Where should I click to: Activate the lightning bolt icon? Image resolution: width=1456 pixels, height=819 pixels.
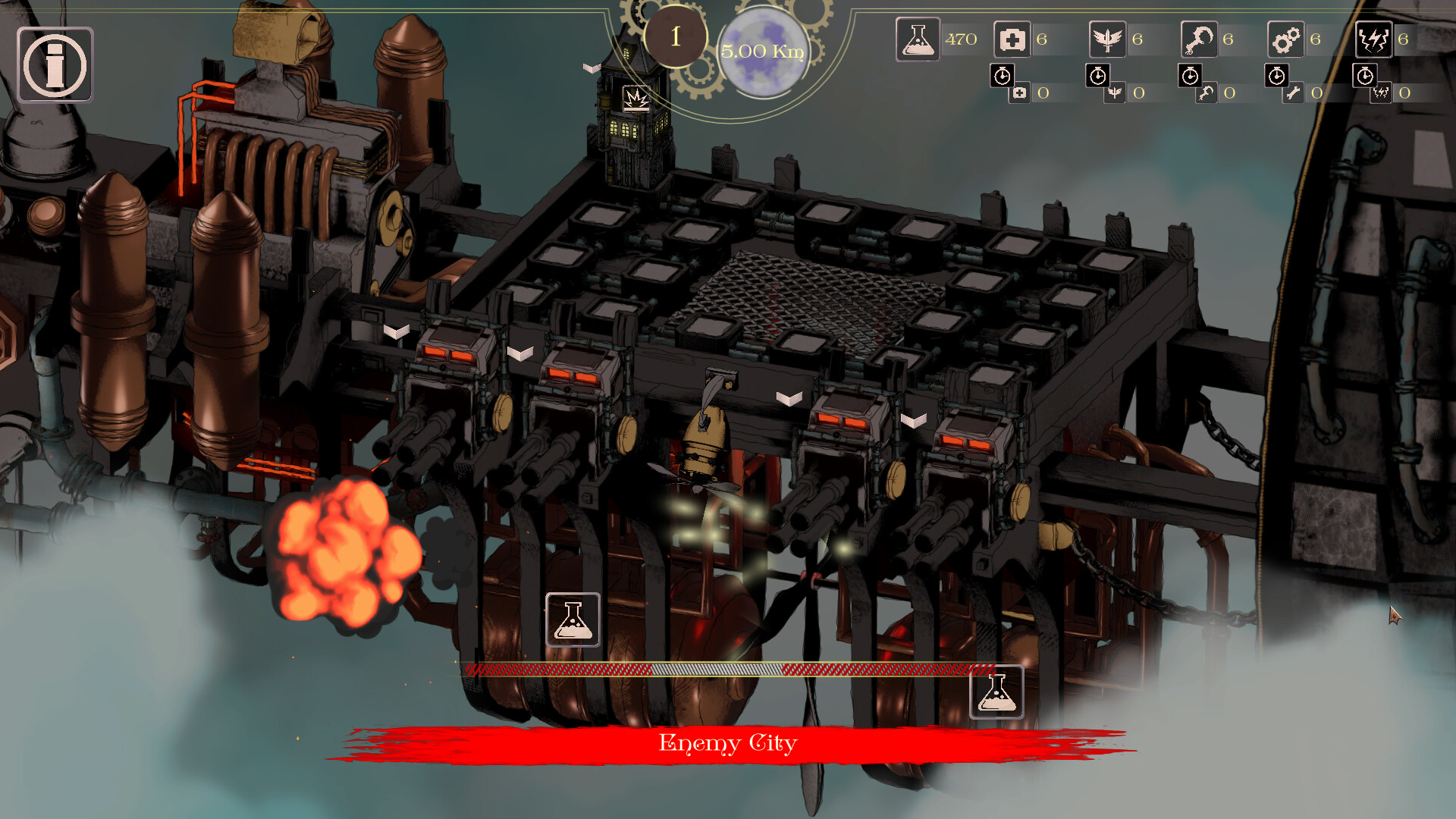(1373, 39)
